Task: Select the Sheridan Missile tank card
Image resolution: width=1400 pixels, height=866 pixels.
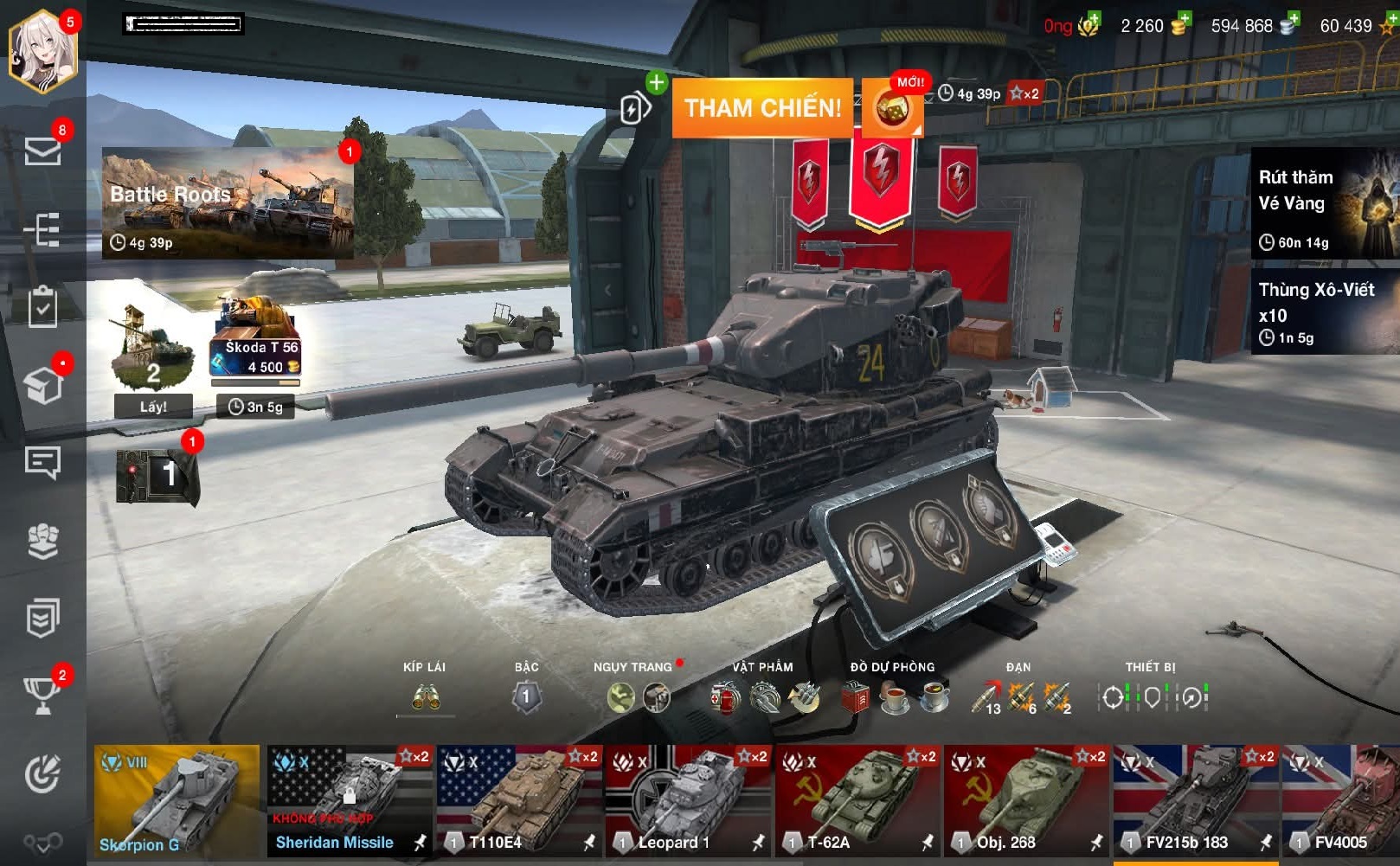Action: 349,800
